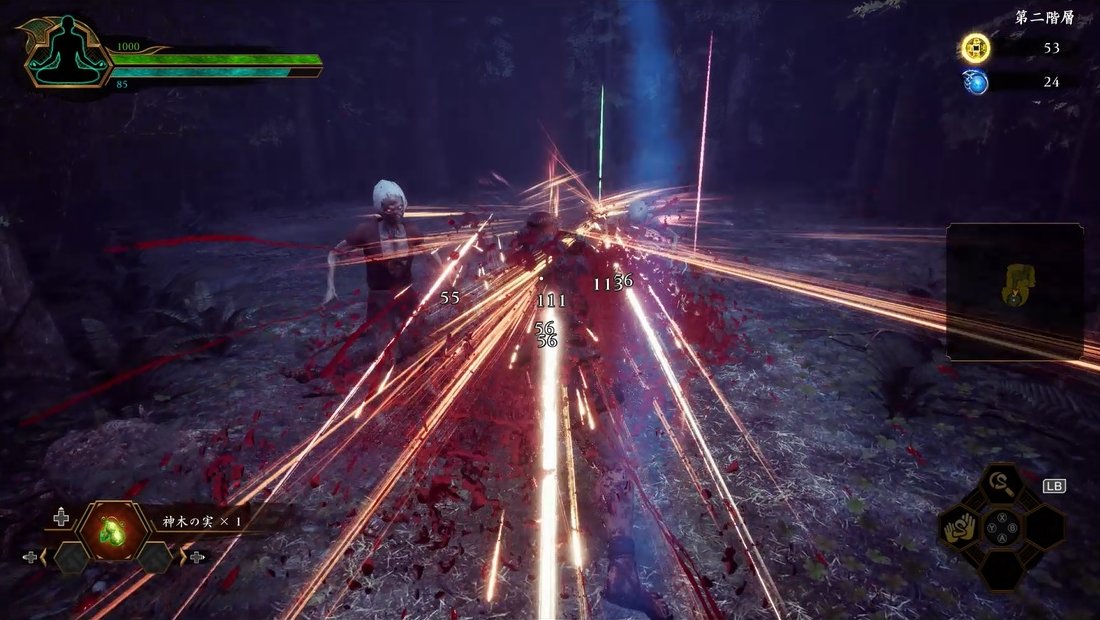Trigger the two-hands skill icon
Screen dimensions: 1100x620
coord(958,527)
